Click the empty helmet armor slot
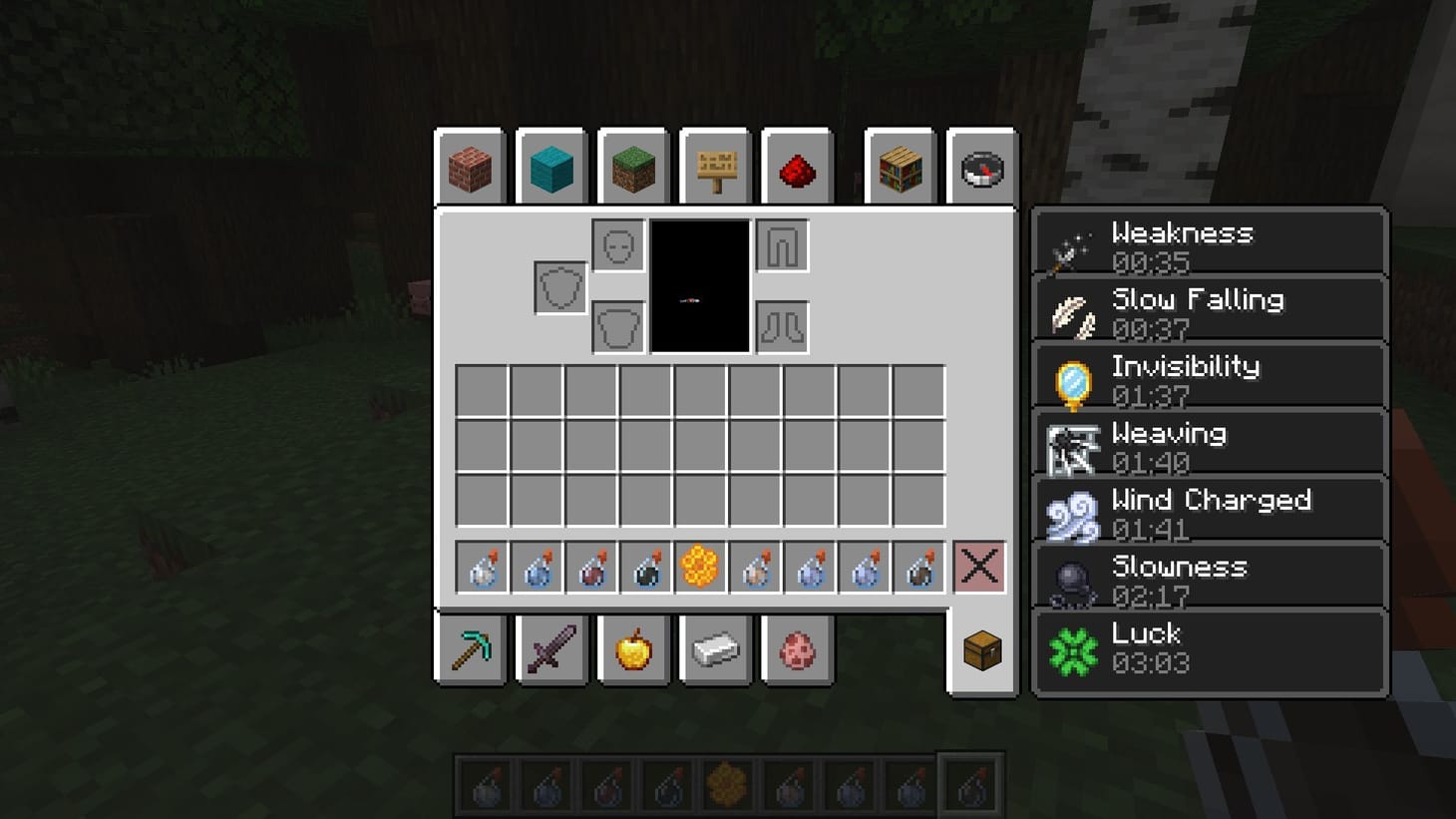Image resolution: width=1456 pixels, height=819 pixels. pyautogui.click(x=616, y=243)
